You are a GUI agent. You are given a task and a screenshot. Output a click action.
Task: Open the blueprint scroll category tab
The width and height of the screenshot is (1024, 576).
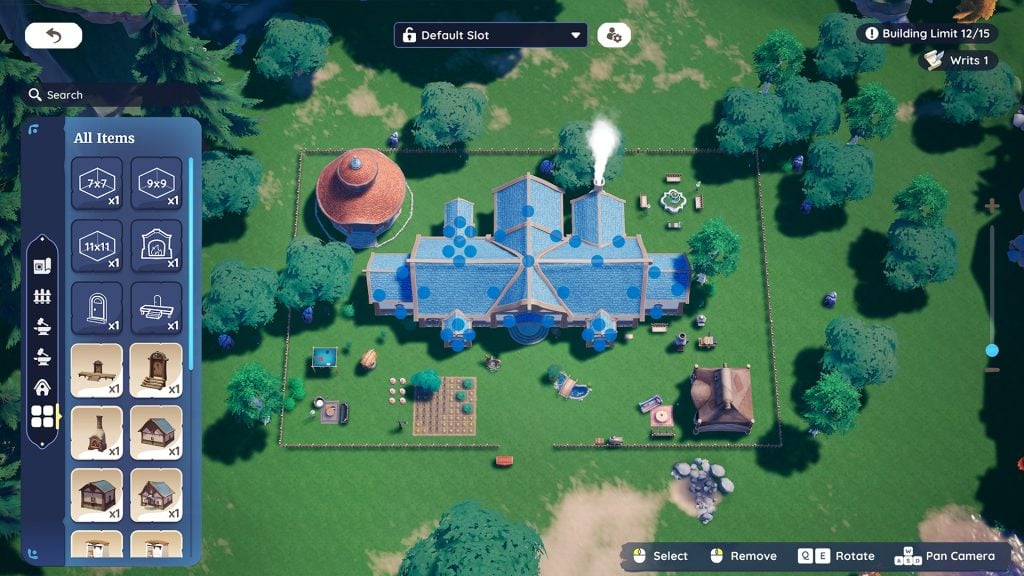[x=42, y=266]
